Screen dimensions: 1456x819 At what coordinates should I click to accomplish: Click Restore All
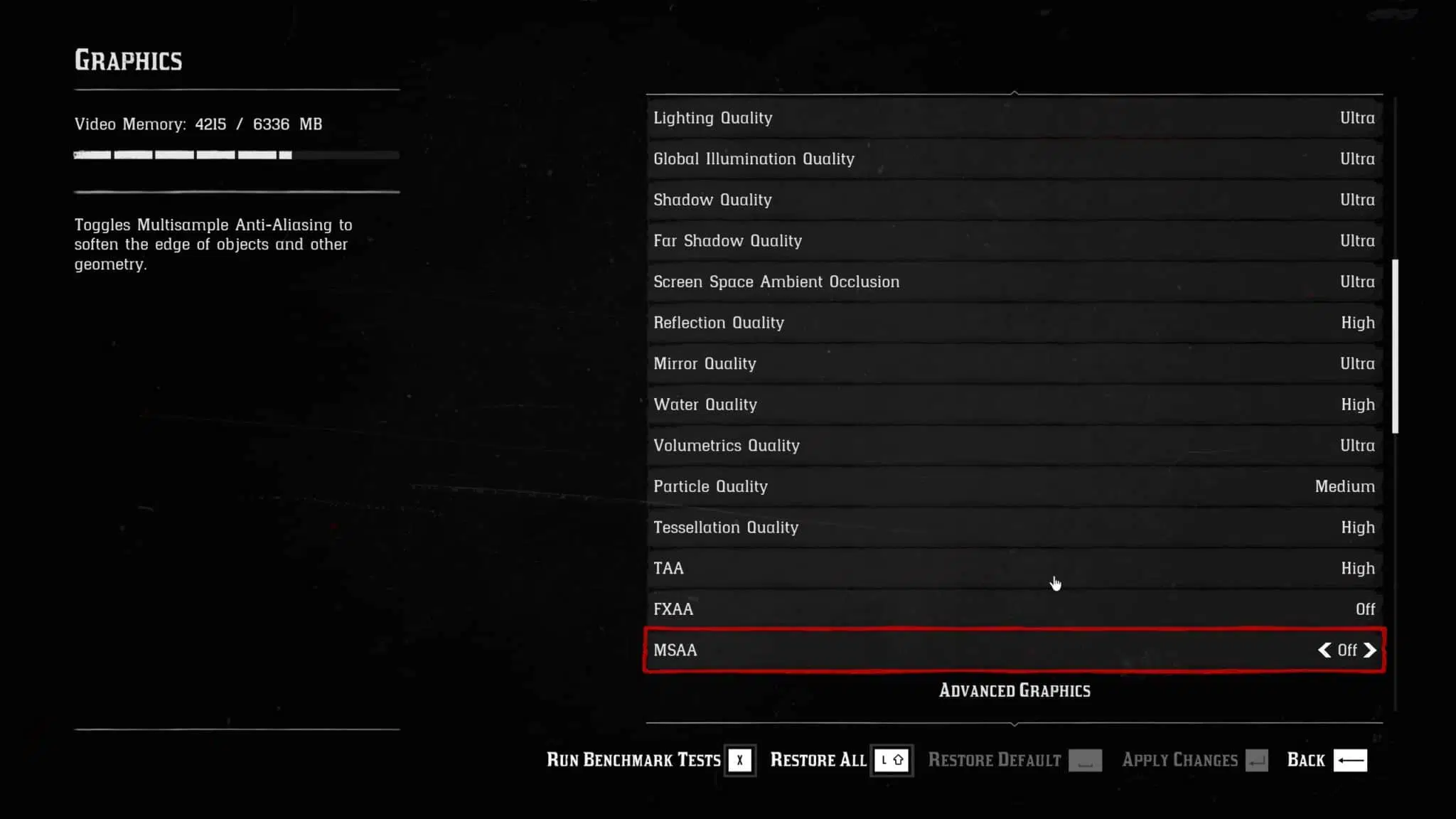[x=818, y=760]
